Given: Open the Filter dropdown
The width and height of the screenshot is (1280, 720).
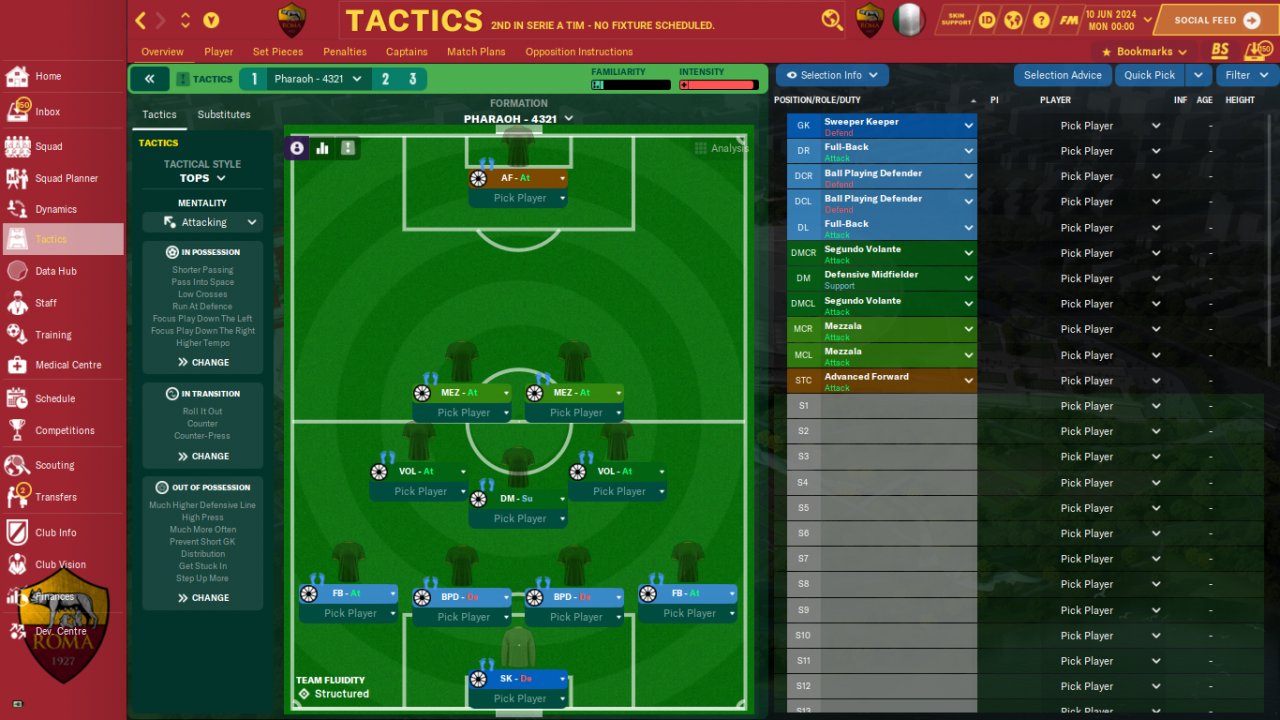Looking at the screenshot, I should 1245,75.
